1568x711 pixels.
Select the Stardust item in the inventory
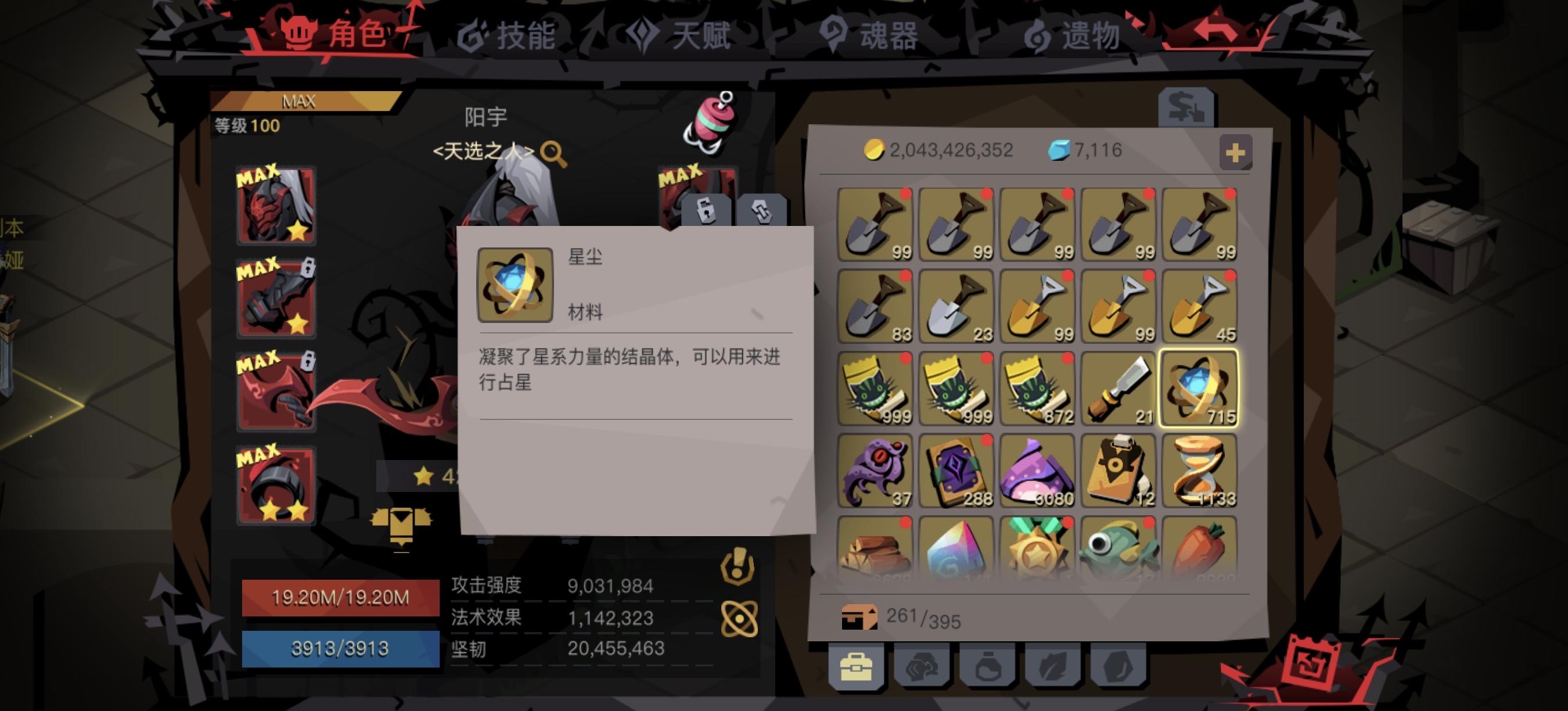[1199, 390]
